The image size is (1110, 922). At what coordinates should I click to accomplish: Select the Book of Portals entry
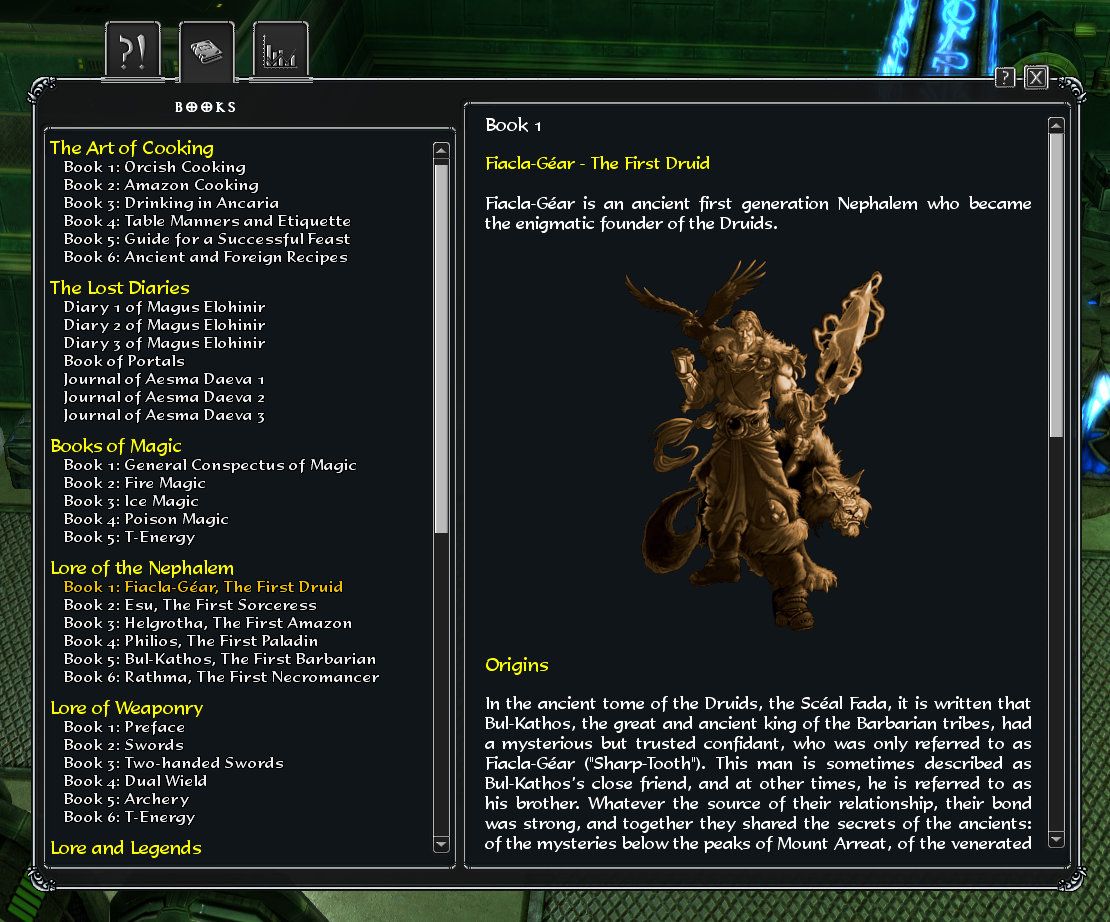point(124,361)
